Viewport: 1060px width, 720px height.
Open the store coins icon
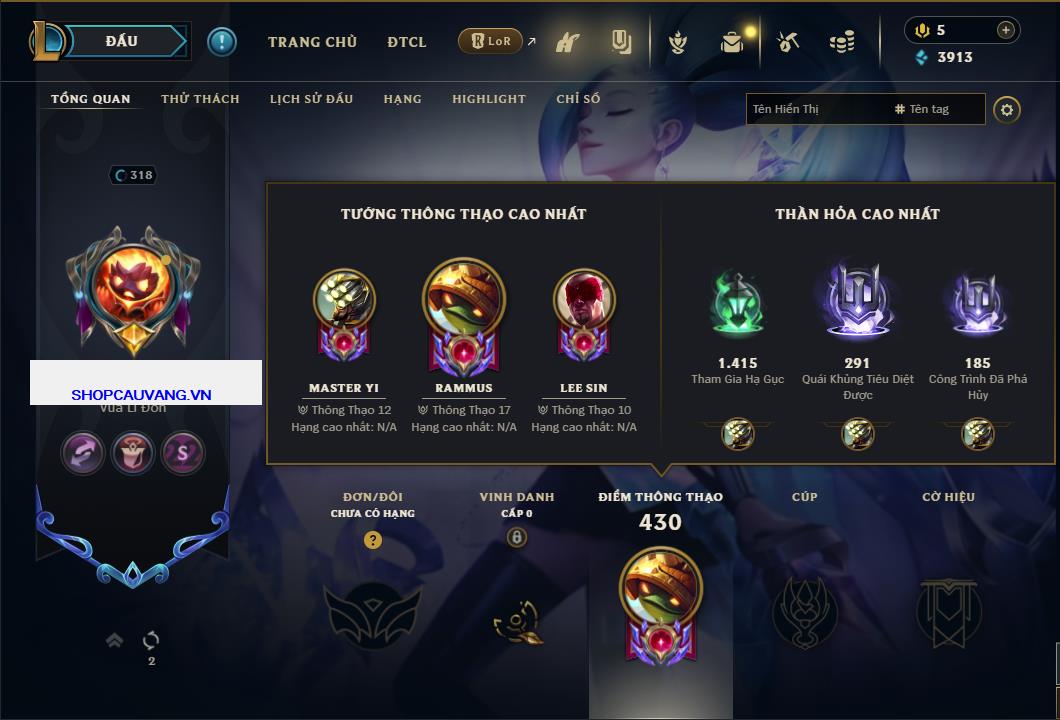(x=841, y=42)
